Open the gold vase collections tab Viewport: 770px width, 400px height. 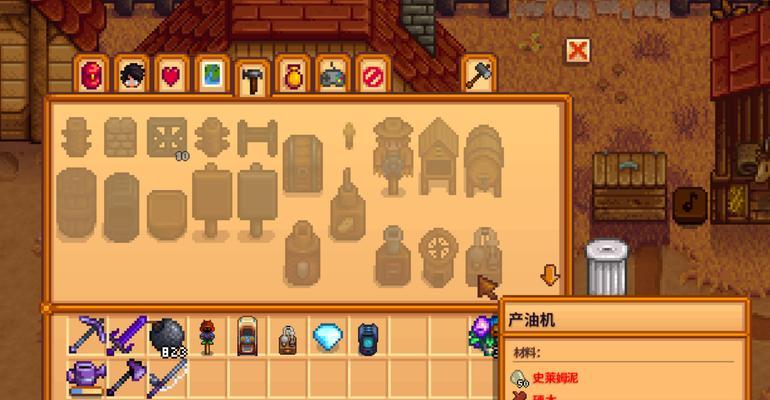tap(292, 74)
